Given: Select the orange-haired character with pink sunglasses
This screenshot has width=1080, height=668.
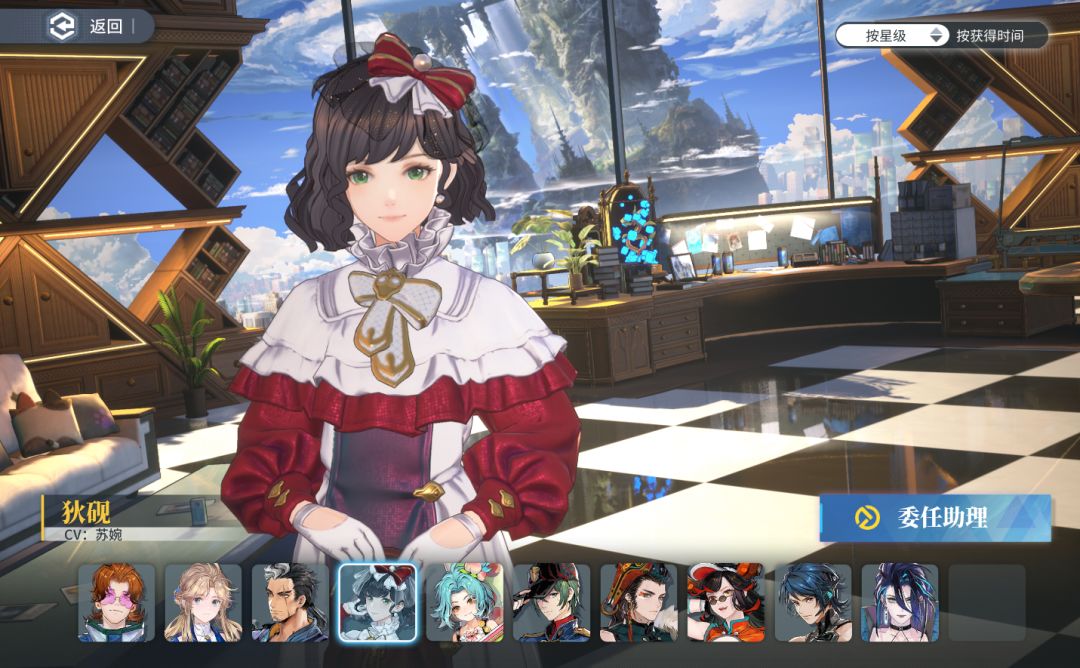Looking at the screenshot, I should point(117,602).
